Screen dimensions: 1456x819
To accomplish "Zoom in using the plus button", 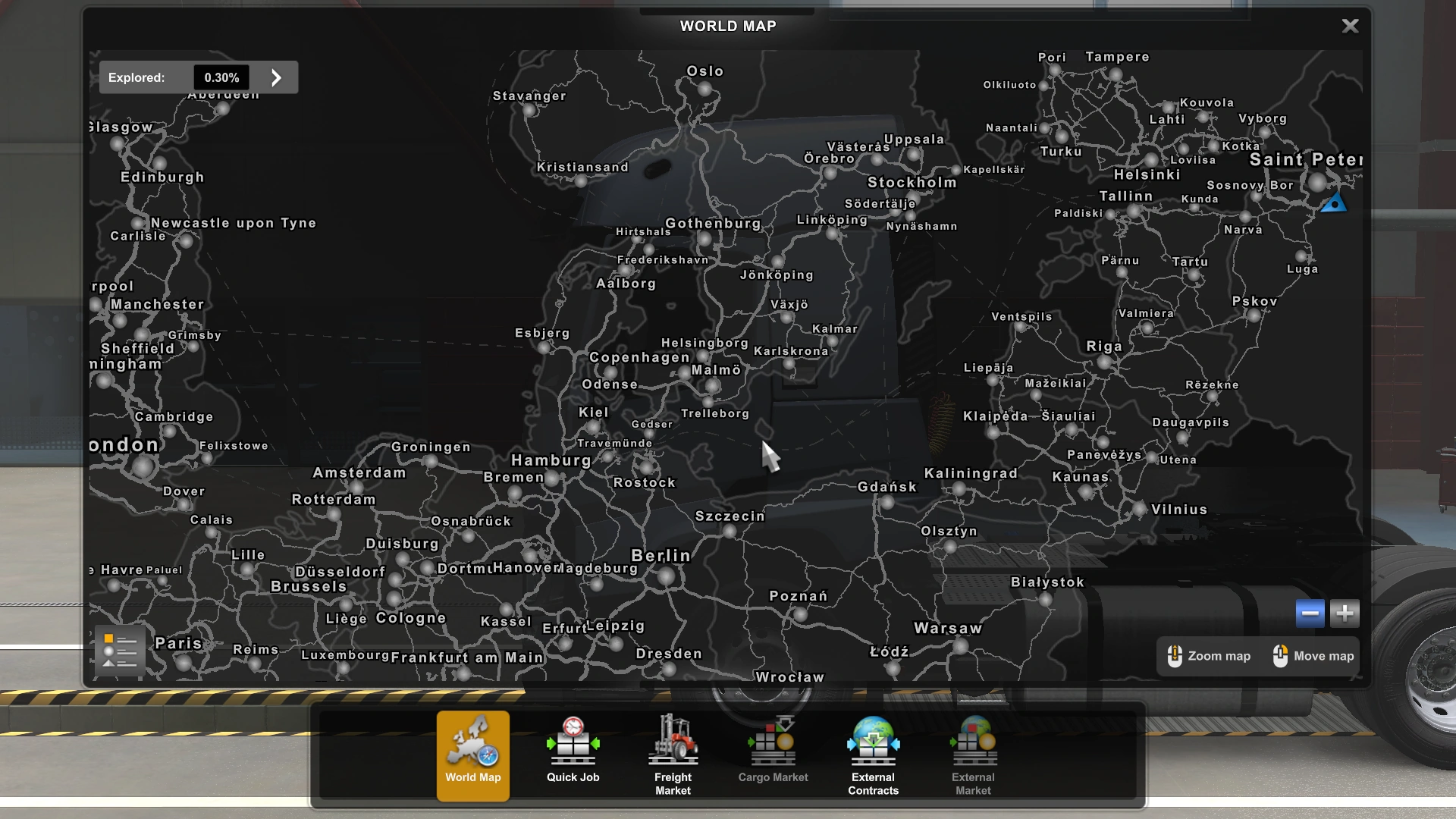I will pos(1345,613).
